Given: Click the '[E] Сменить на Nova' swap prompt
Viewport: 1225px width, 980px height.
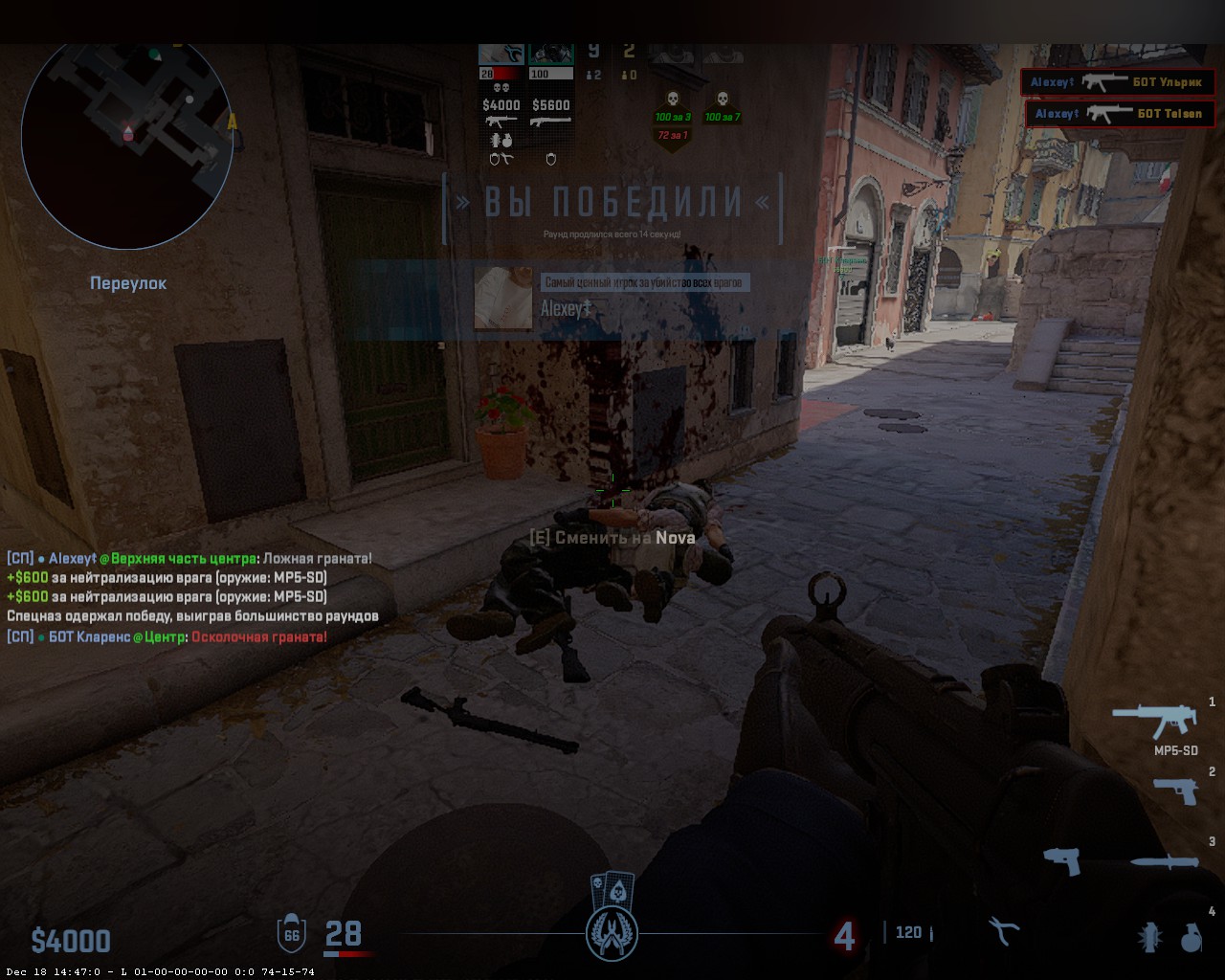Looking at the screenshot, I should pyautogui.click(x=612, y=538).
